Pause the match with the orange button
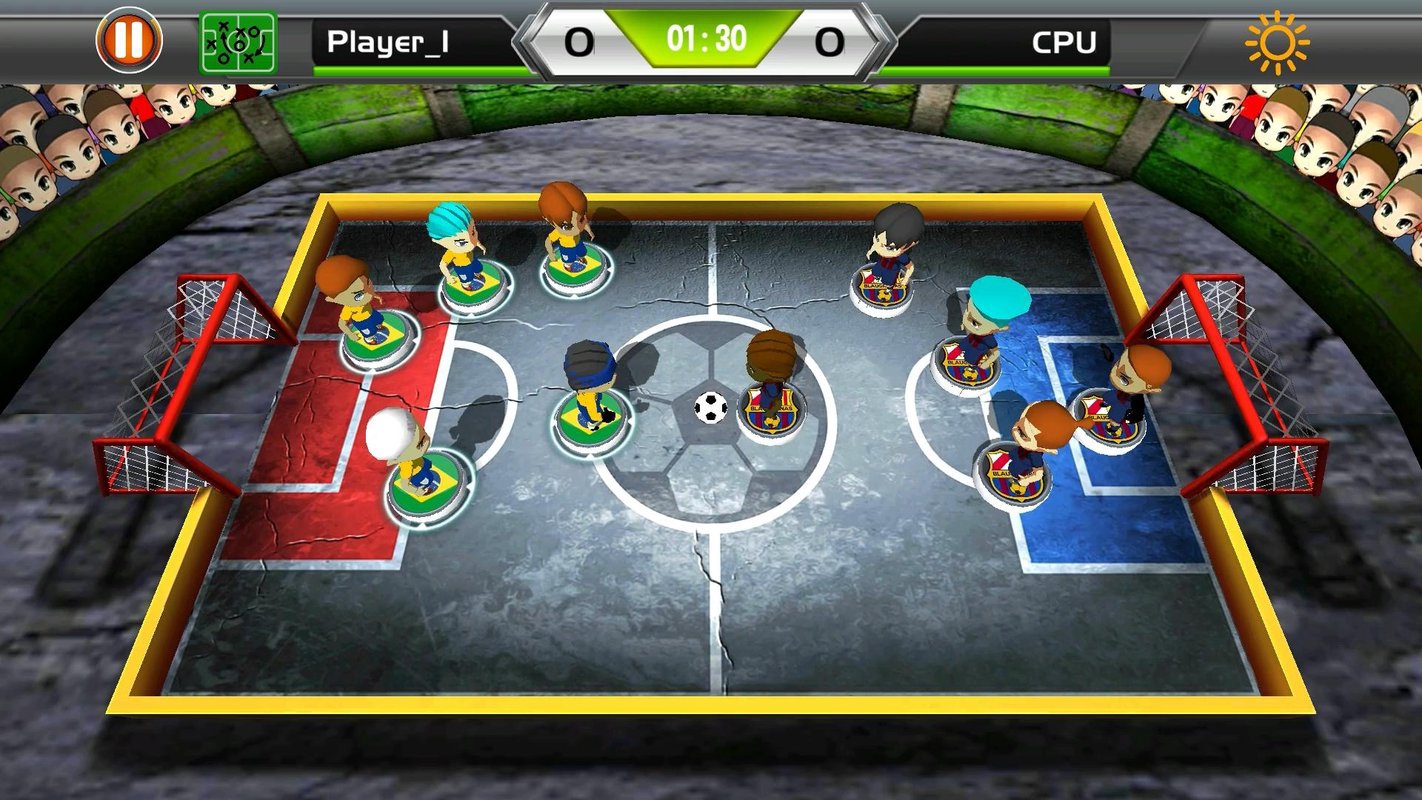Viewport: 1422px width, 800px height. click(x=129, y=40)
